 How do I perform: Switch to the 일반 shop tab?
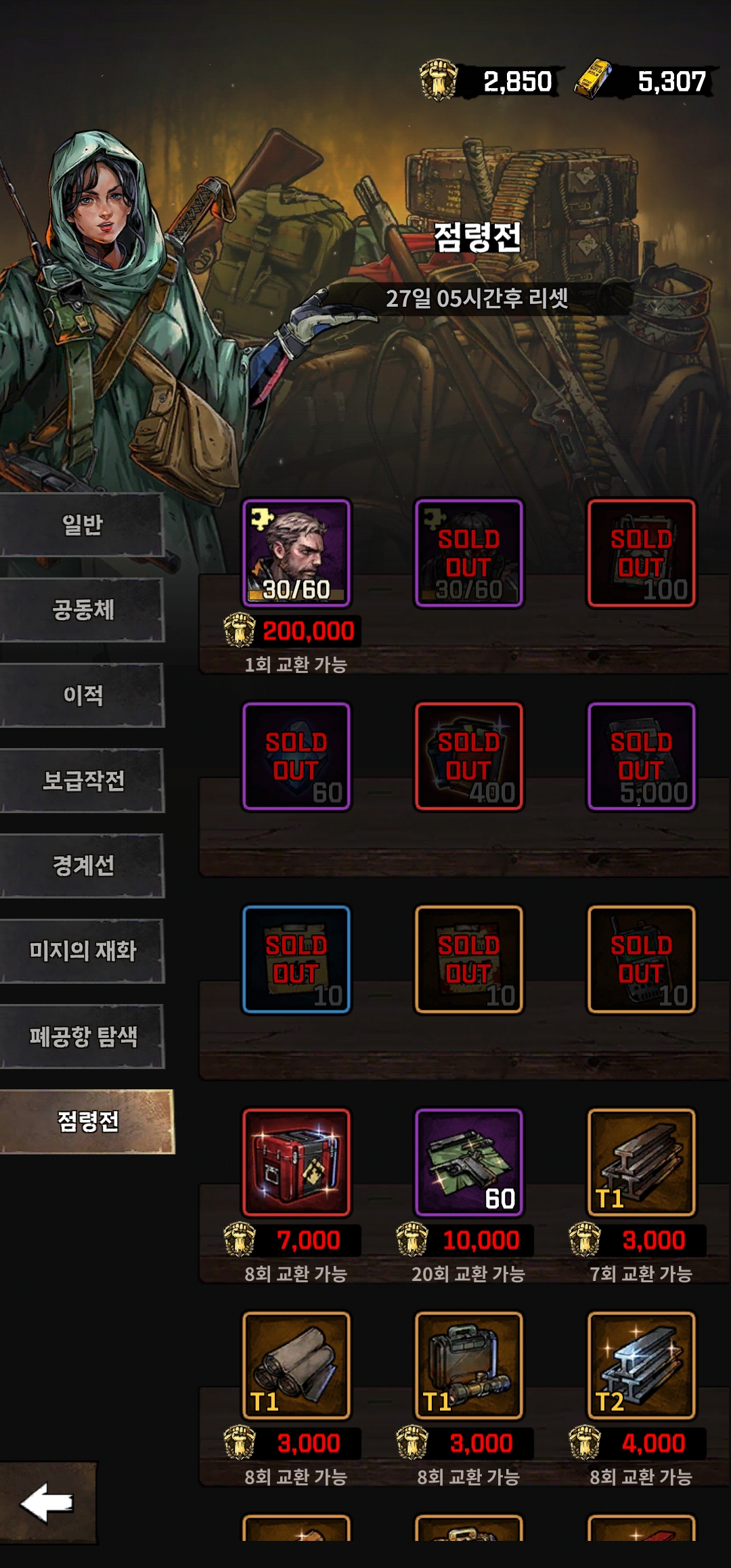[82, 525]
